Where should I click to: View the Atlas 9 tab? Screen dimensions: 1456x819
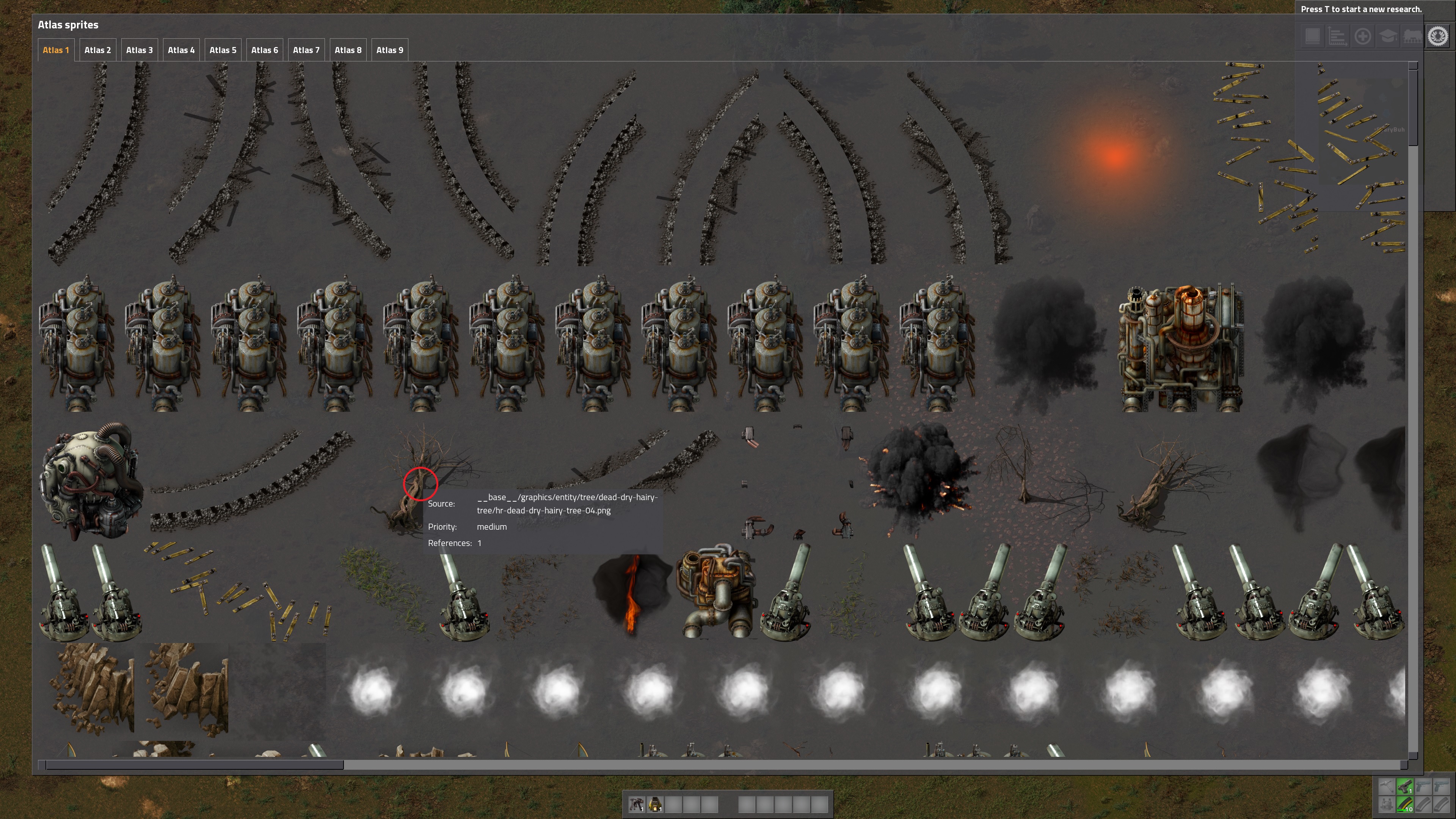tap(389, 50)
